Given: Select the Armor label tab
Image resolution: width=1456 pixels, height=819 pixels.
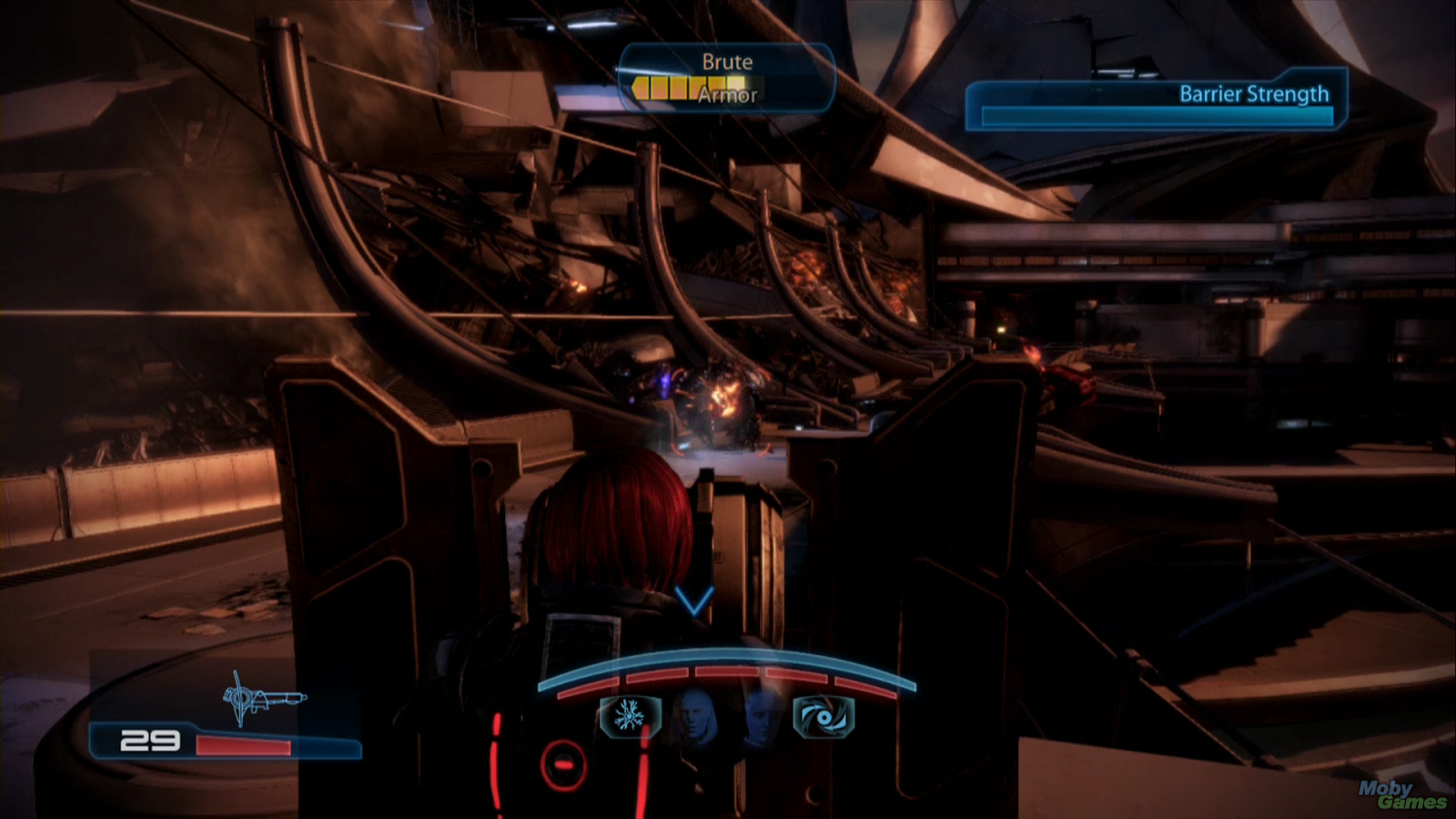Looking at the screenshot, I should pyautogui.click(x=727, y=94).
